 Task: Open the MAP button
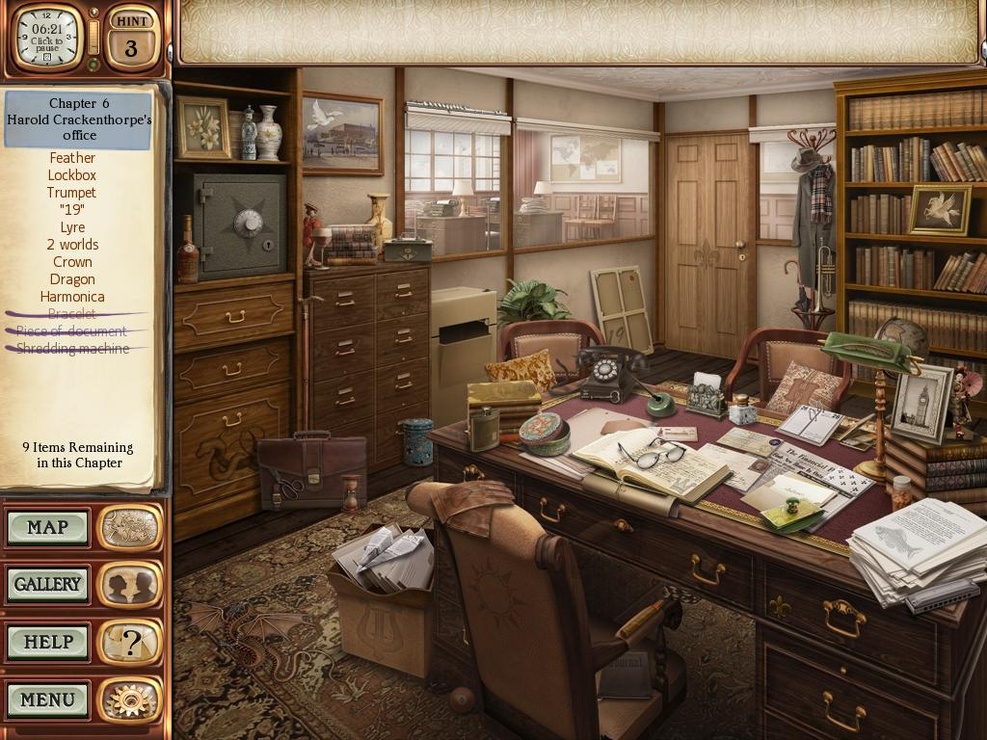(x=48, y=528)
